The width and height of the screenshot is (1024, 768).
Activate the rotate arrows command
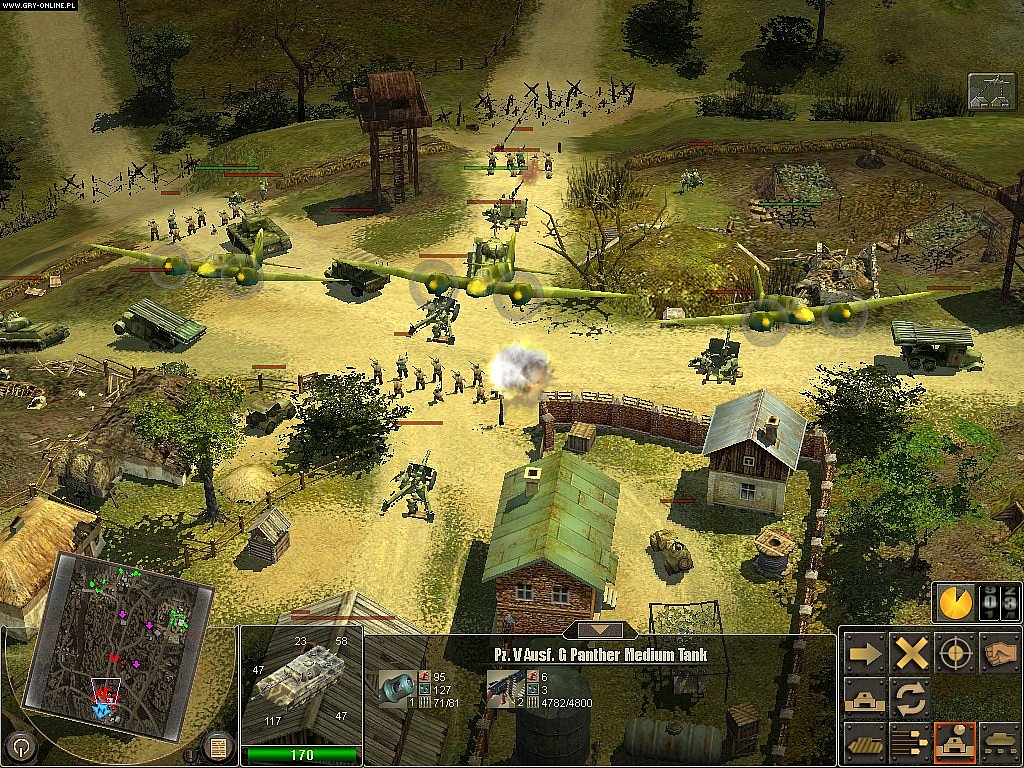point(909,697)
